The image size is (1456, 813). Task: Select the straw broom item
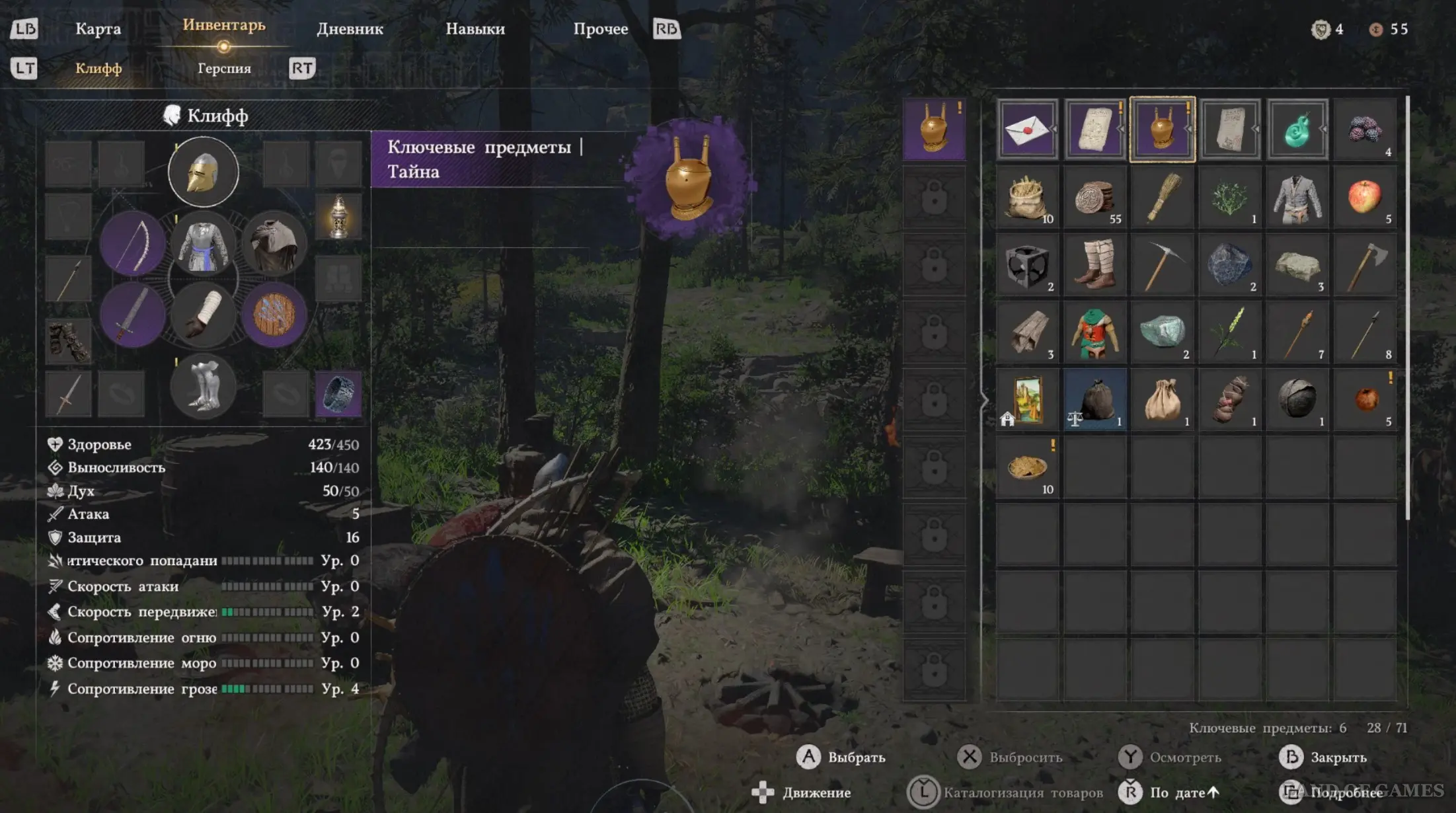click(x=1162, y=197)
